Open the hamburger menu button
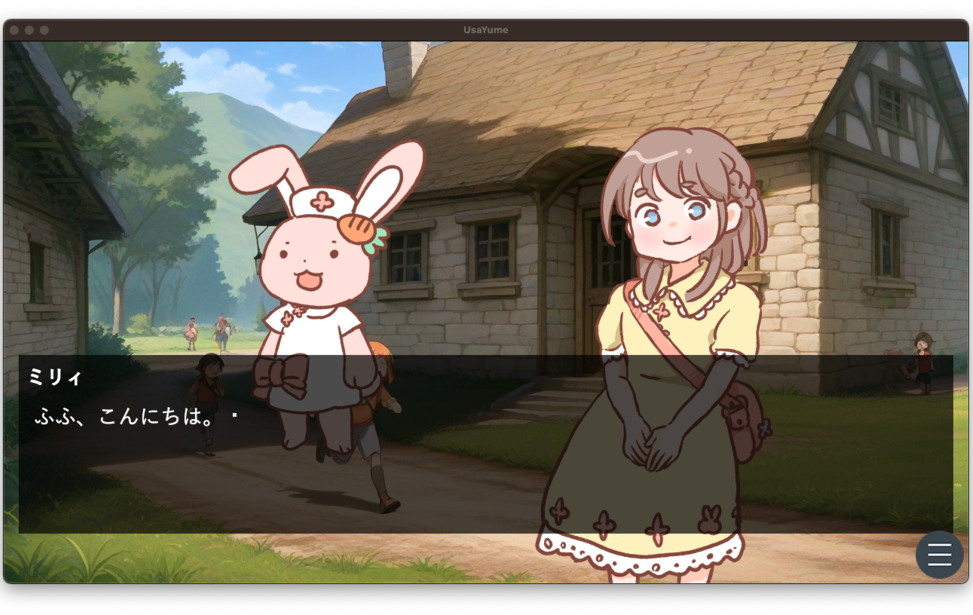 point(939,555)
